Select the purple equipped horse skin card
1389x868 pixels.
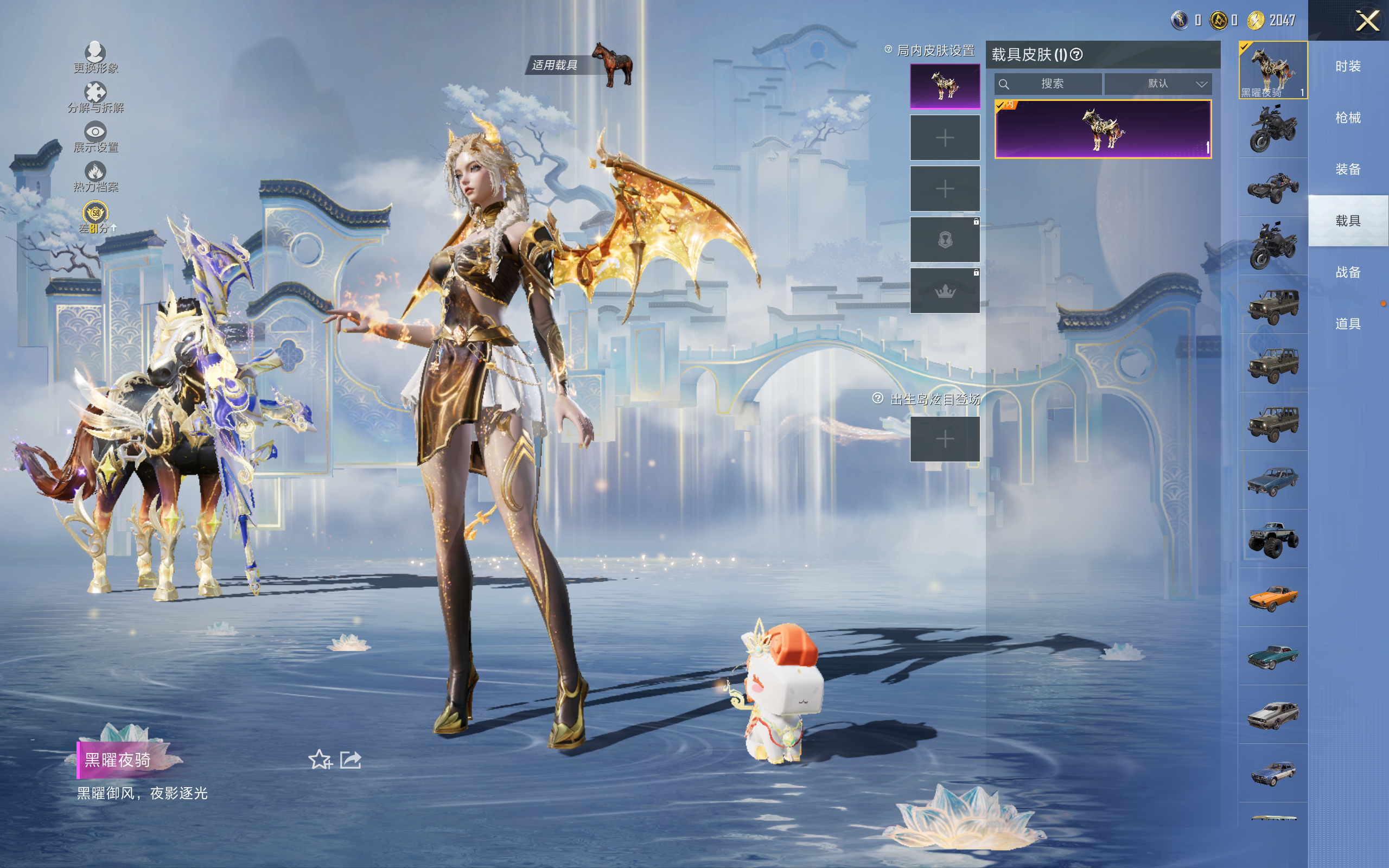1103,129
